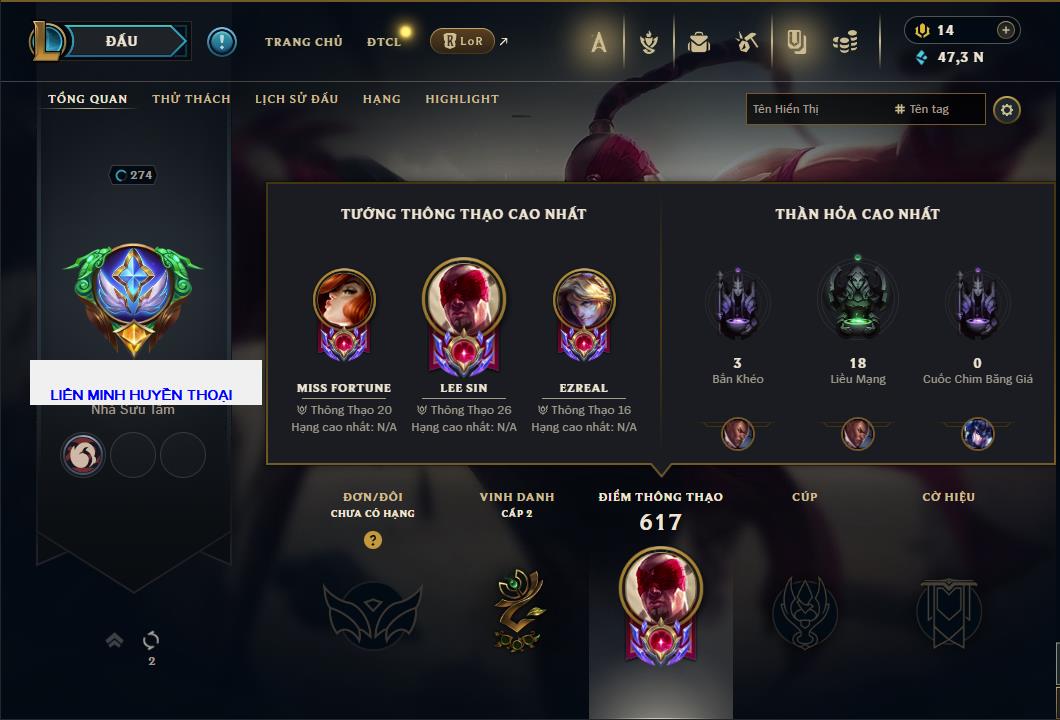Open the TRANG CHỦ home page

(303, 42)
